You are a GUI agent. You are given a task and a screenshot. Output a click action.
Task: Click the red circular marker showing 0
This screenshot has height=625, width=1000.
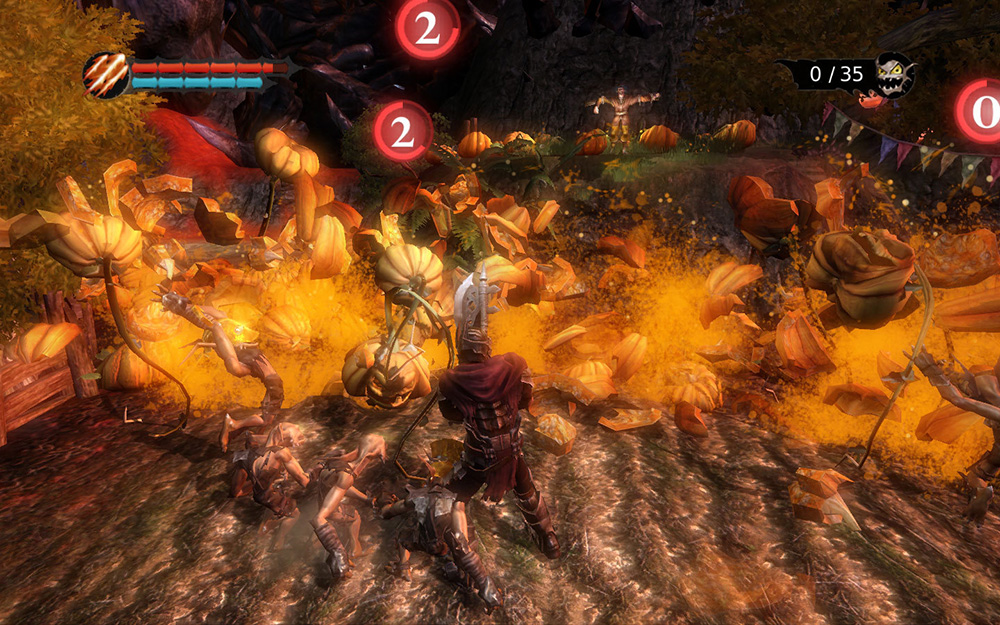pos(982,110)
